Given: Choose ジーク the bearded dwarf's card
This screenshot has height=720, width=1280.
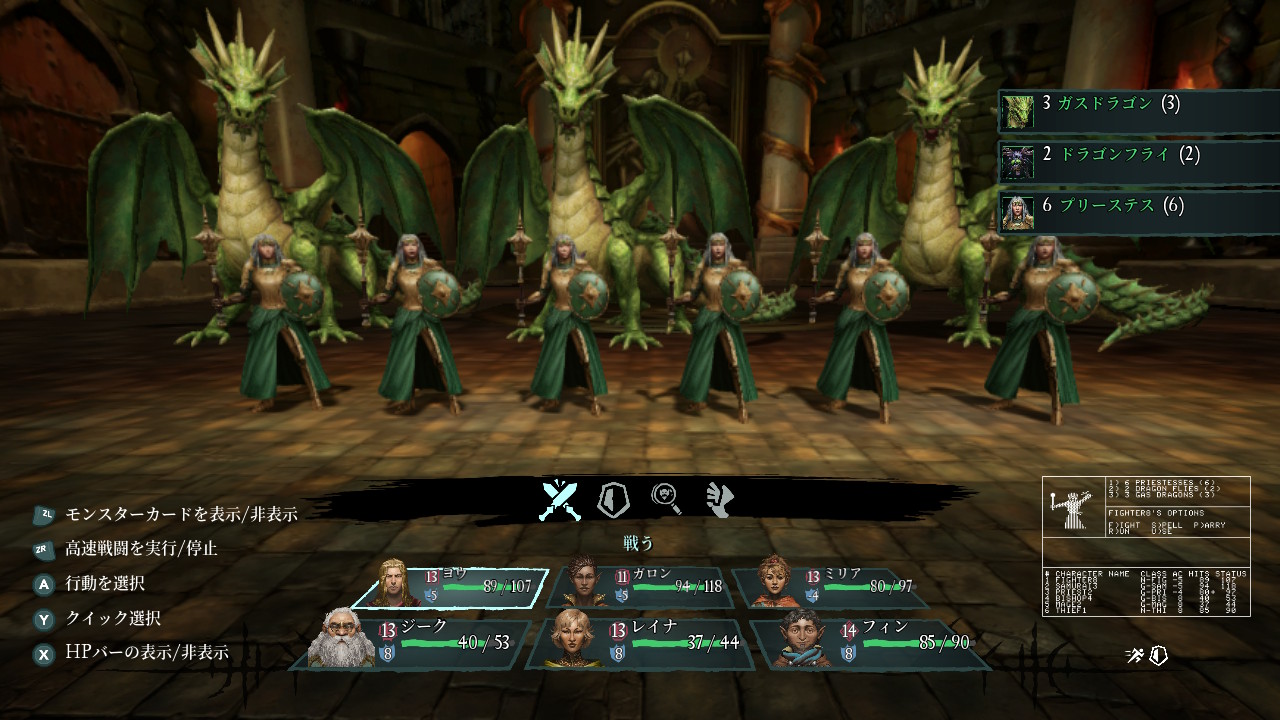Looking at the screenshot, I should point(410,642).
